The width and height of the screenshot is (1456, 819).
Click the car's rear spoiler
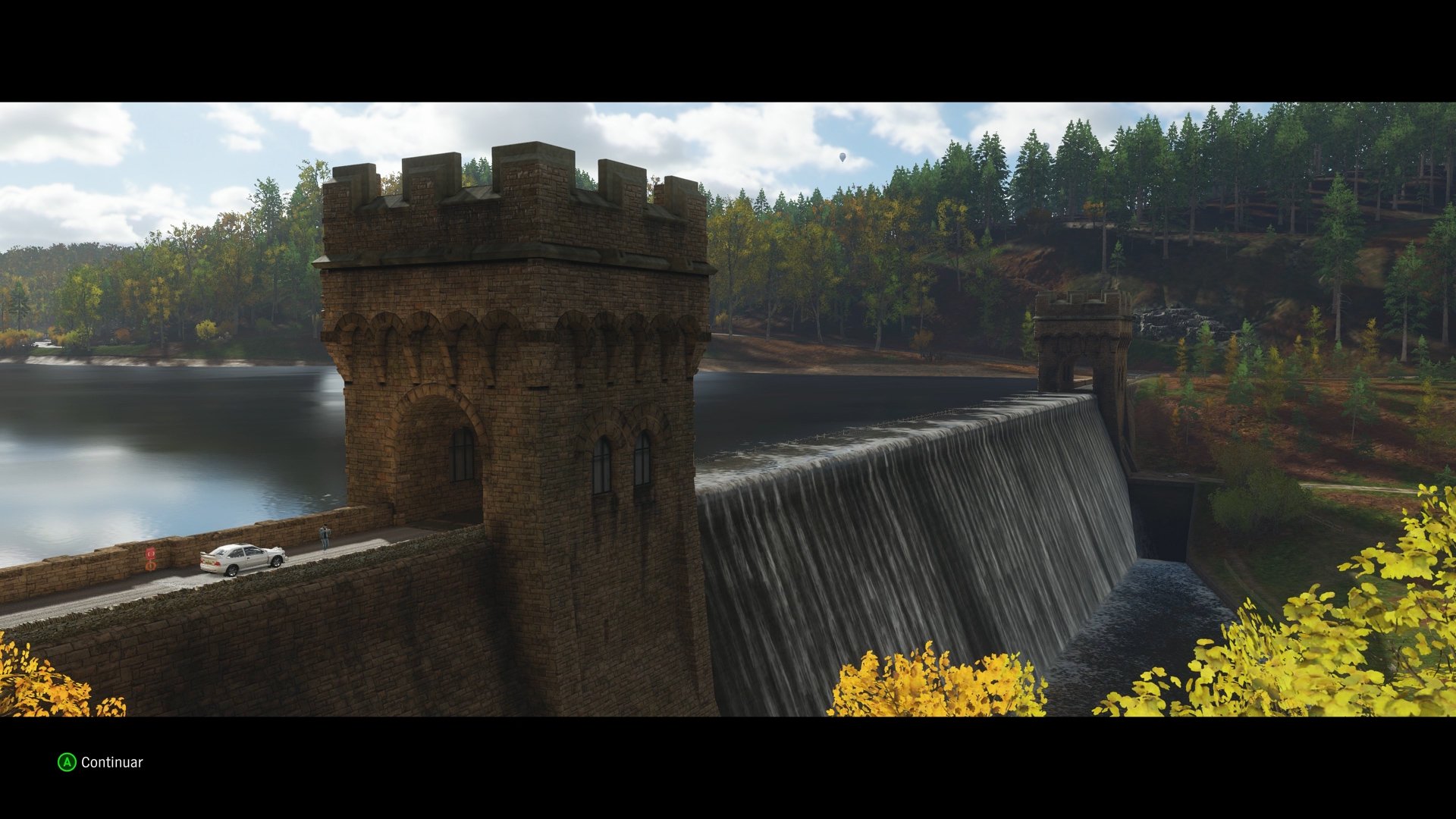pyautogui.click(x=209, y=555)
